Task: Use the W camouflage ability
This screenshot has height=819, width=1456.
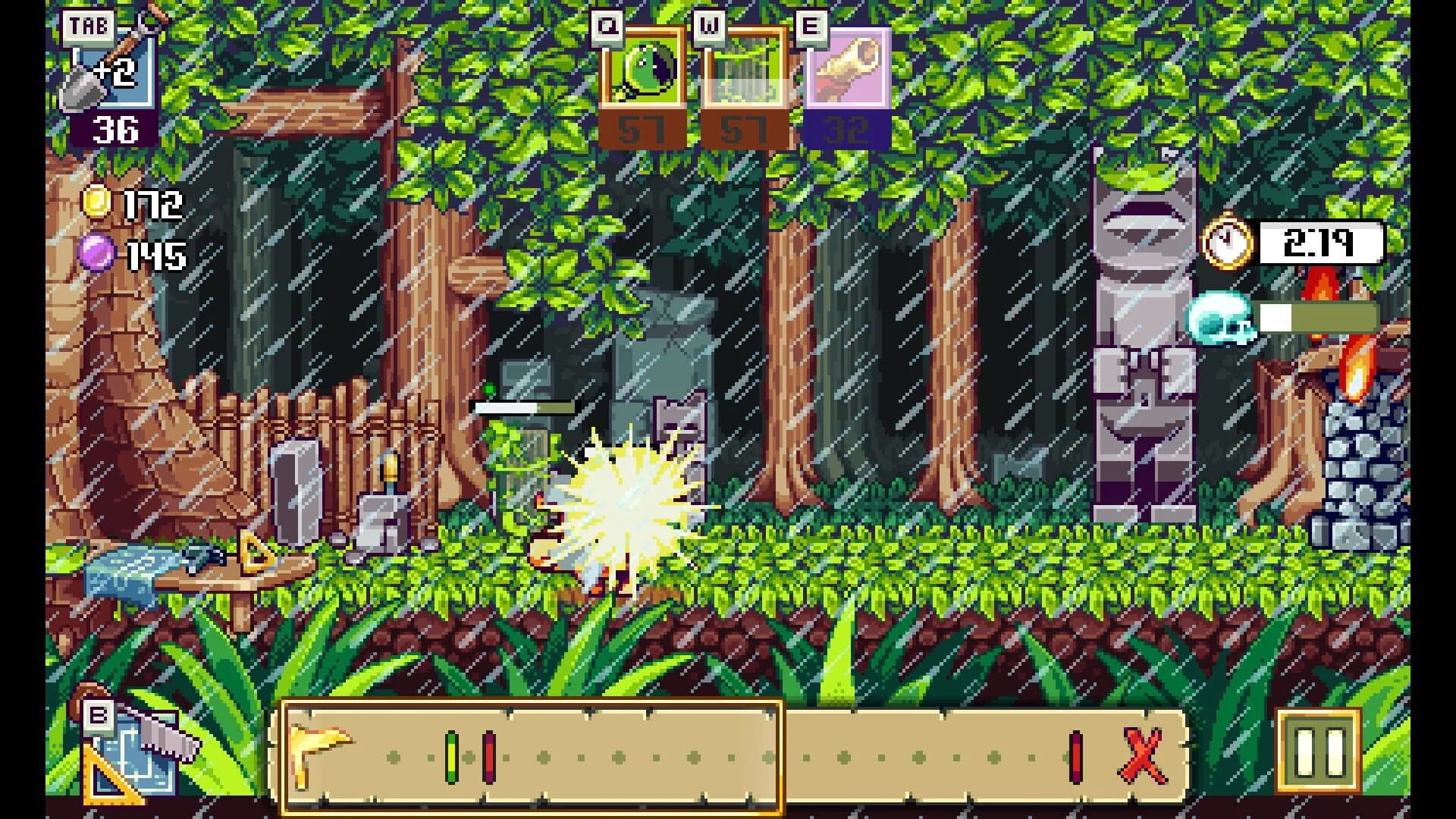Action: 747,74
